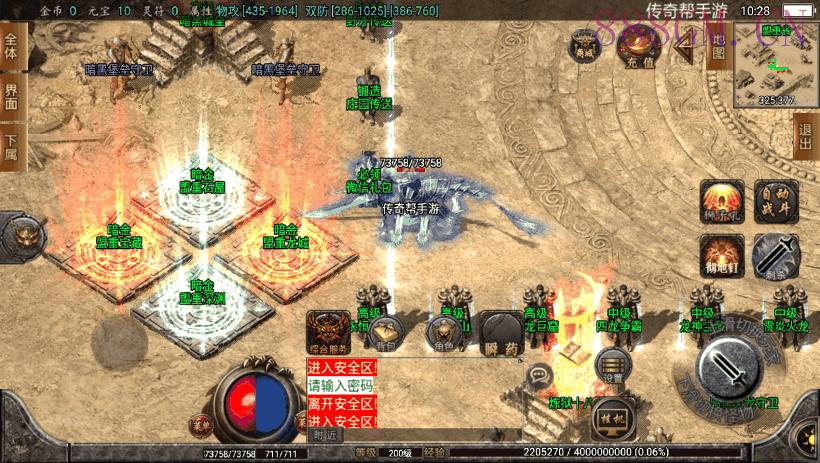Open the 商城 shop icon

pyautogui.click(x=585, y=45)
